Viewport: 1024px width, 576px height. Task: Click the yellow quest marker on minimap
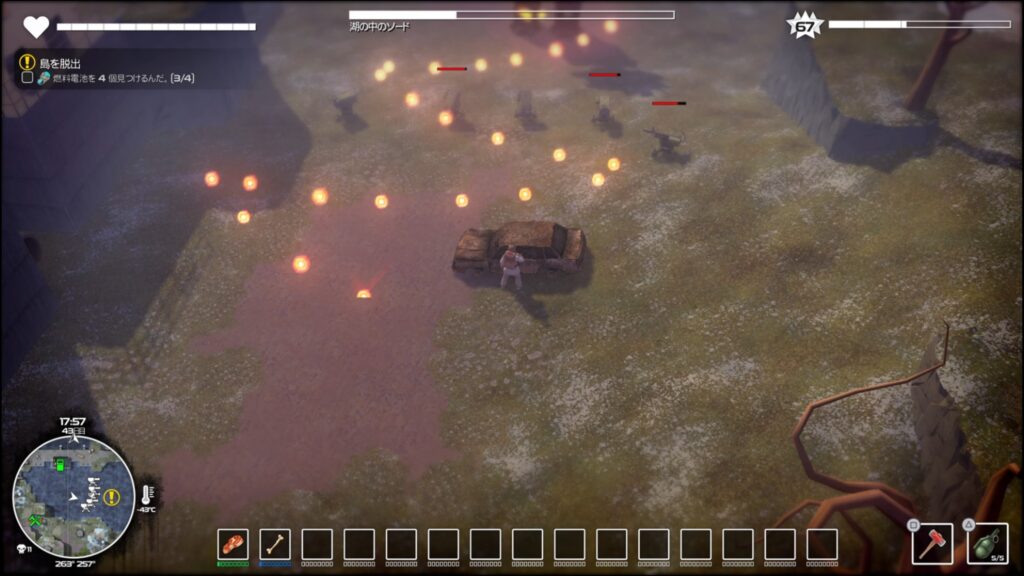[111, 496]
